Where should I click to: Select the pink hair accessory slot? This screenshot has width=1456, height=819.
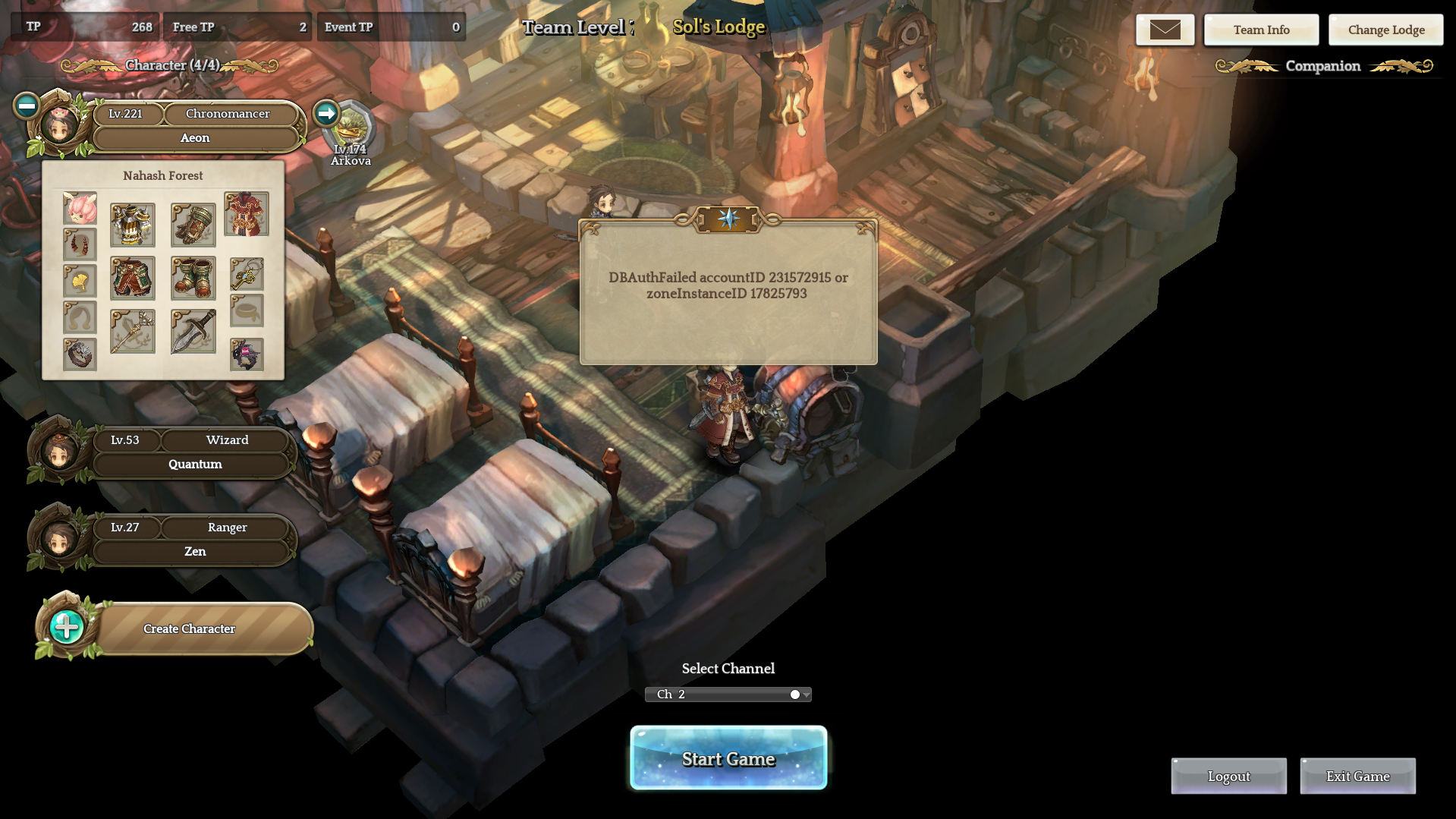80,208
